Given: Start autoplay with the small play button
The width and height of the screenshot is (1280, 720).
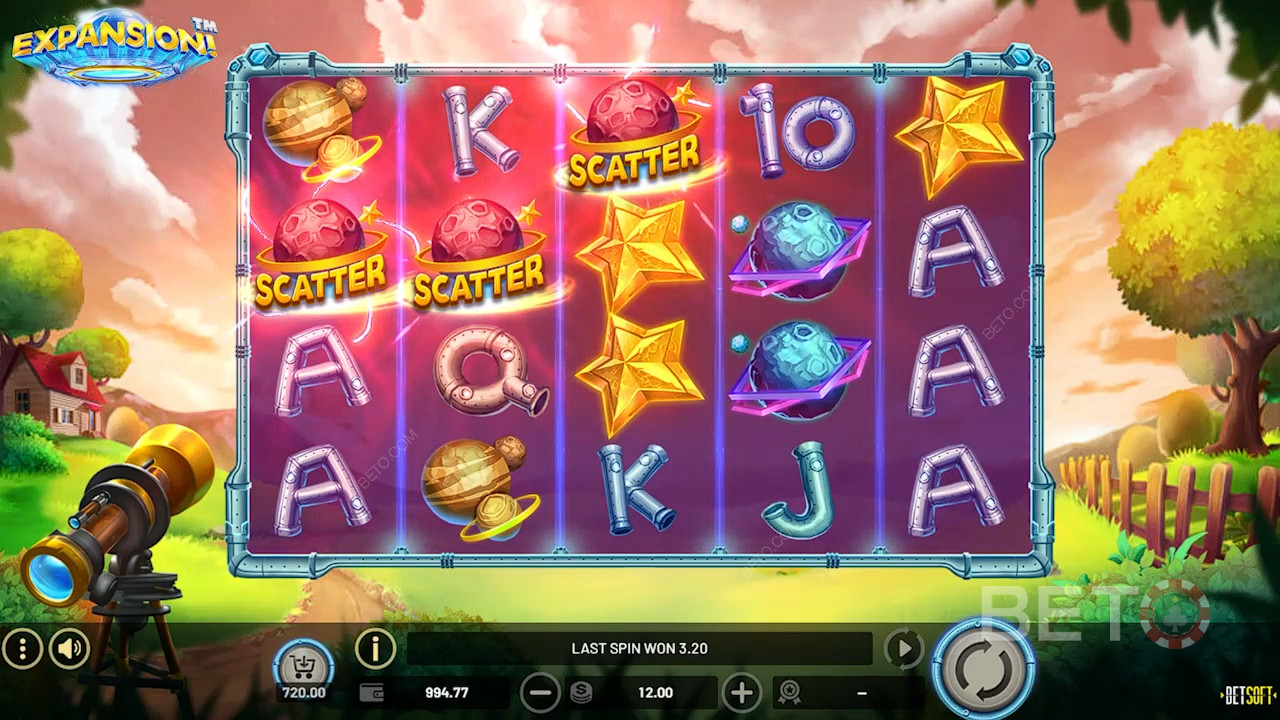Looking at the screenshot, I should [904, 649].
